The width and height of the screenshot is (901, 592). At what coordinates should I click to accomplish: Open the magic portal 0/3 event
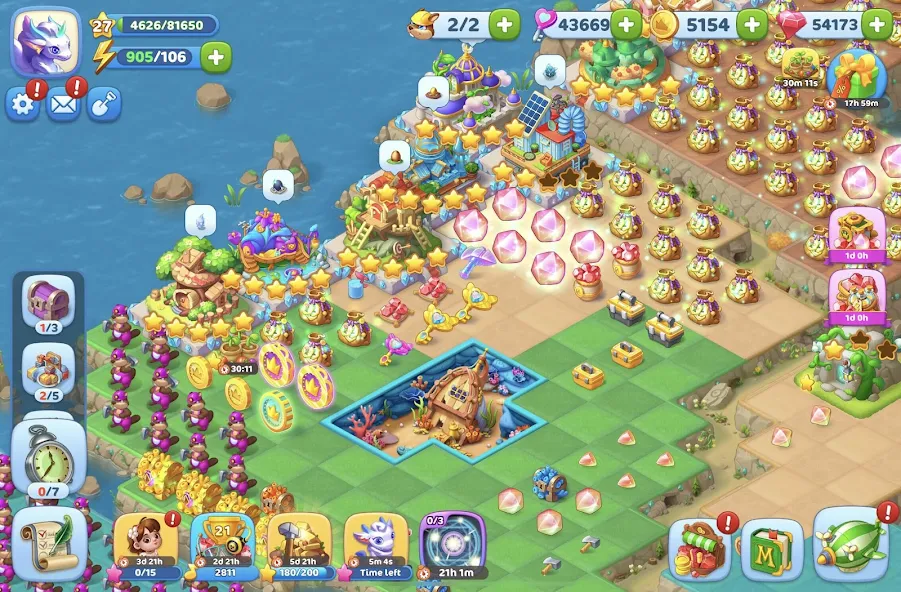coord(452,545)
